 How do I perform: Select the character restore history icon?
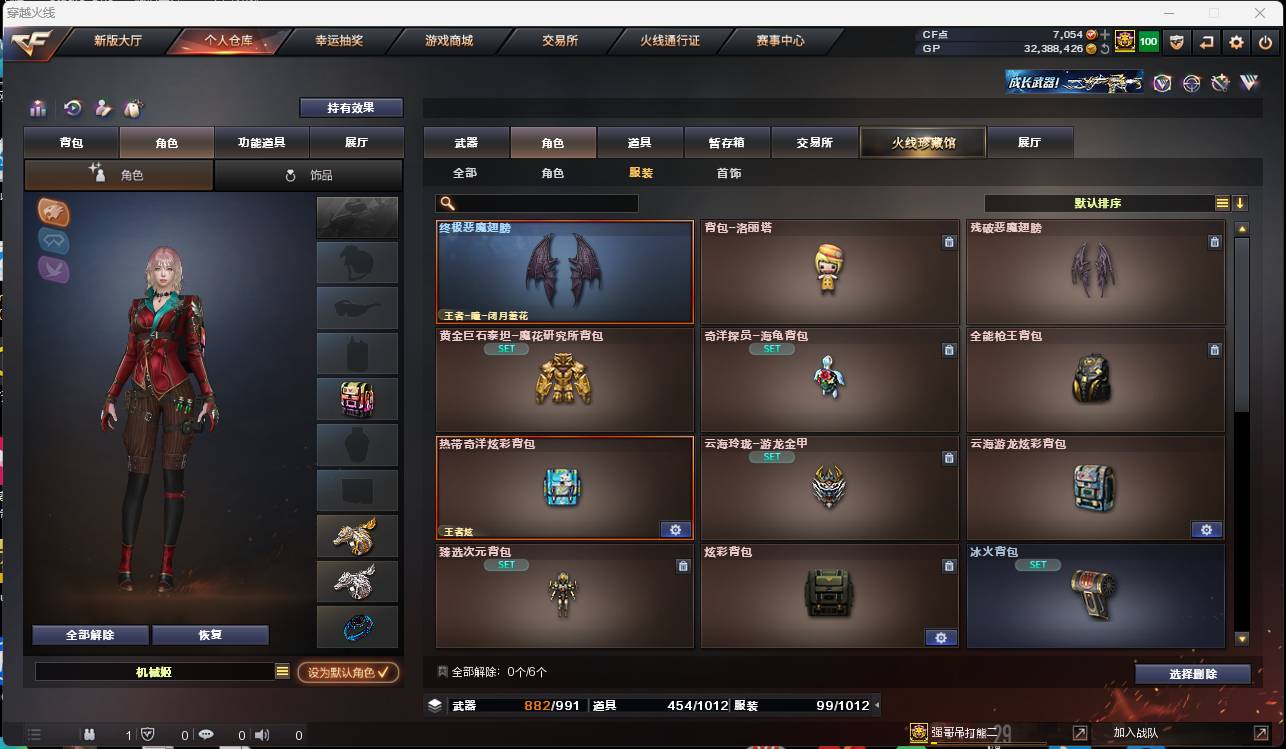pos(72,108)
